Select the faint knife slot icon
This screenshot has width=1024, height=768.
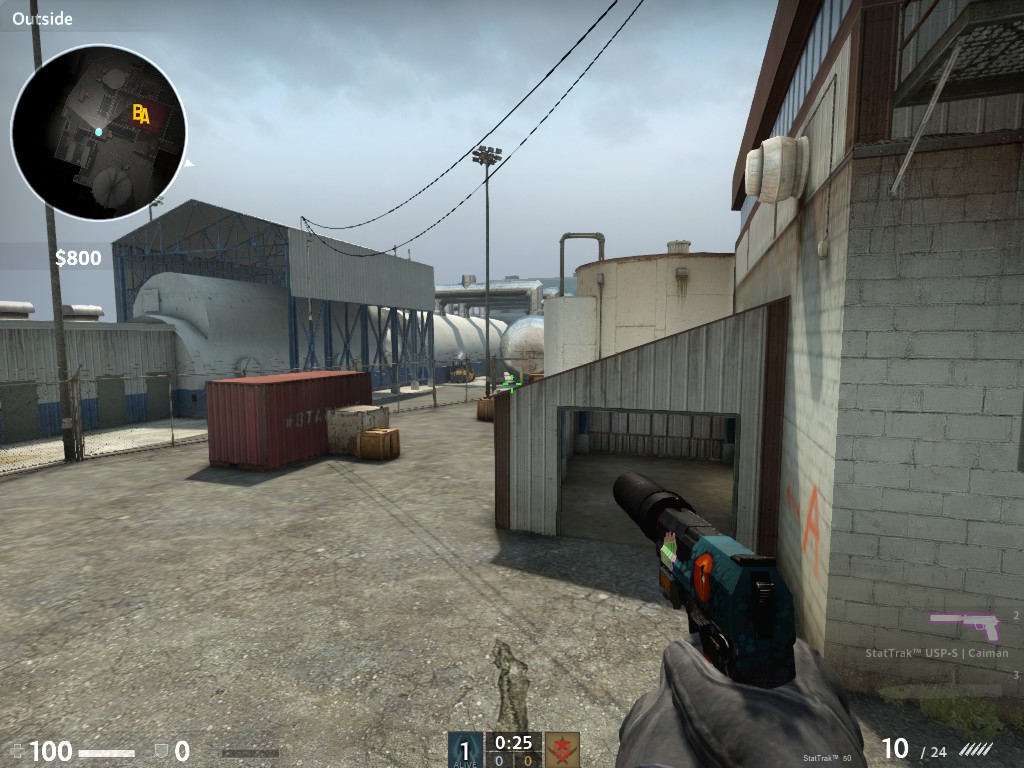point(940,691)
